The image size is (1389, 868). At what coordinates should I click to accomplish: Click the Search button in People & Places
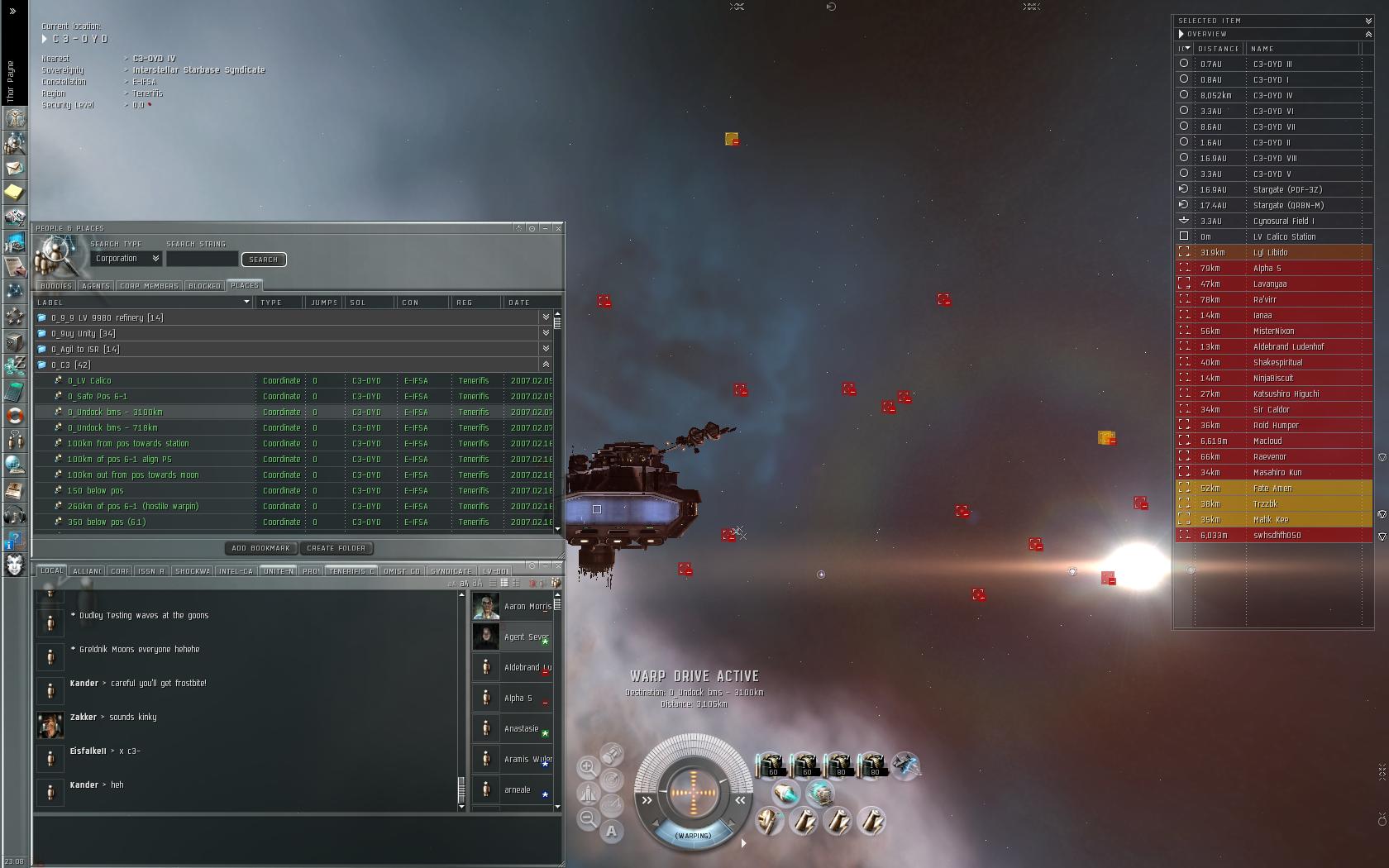click(x=263, y=260)
